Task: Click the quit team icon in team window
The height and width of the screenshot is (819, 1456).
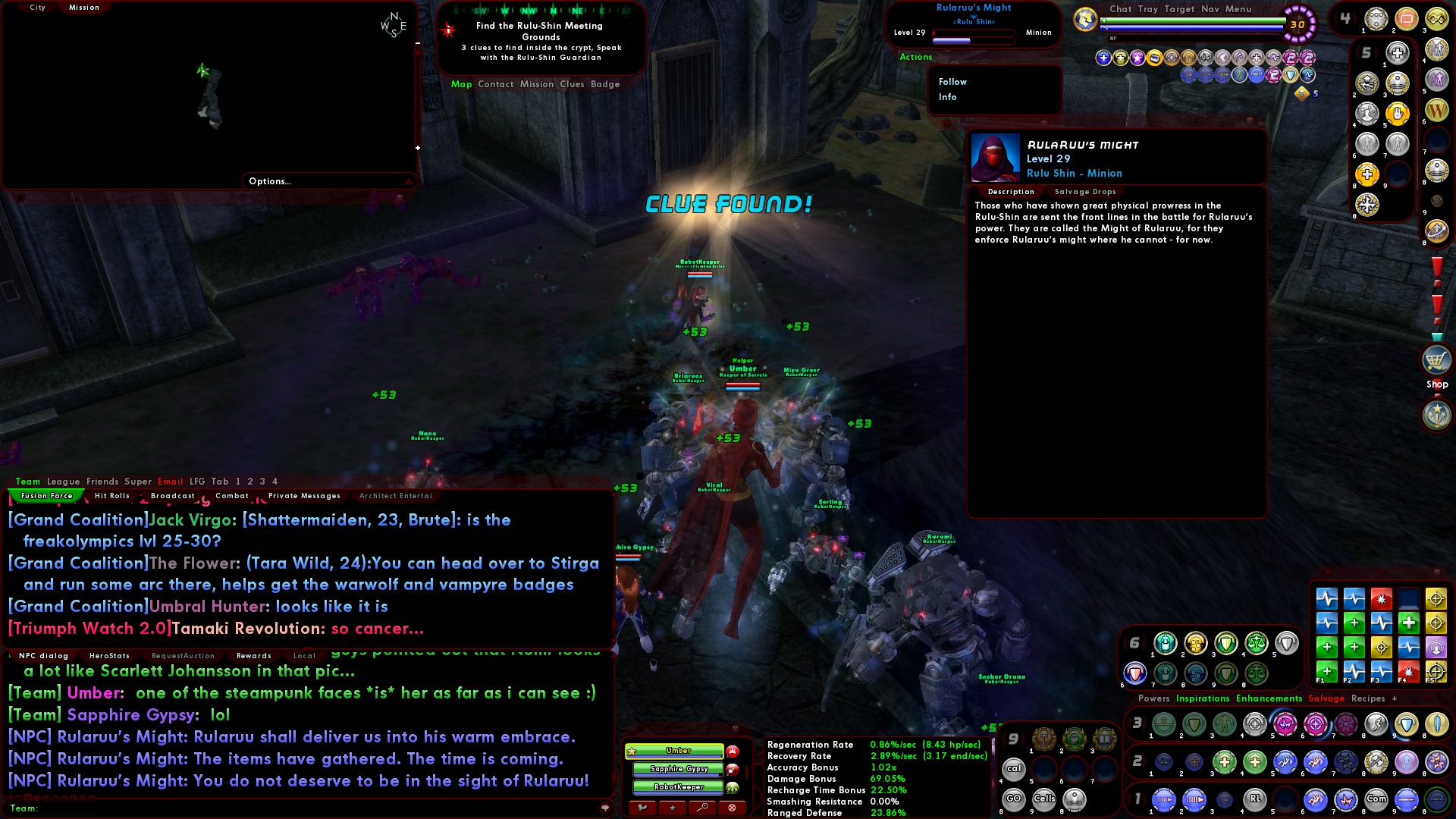Action: click(x=642, y=808)
